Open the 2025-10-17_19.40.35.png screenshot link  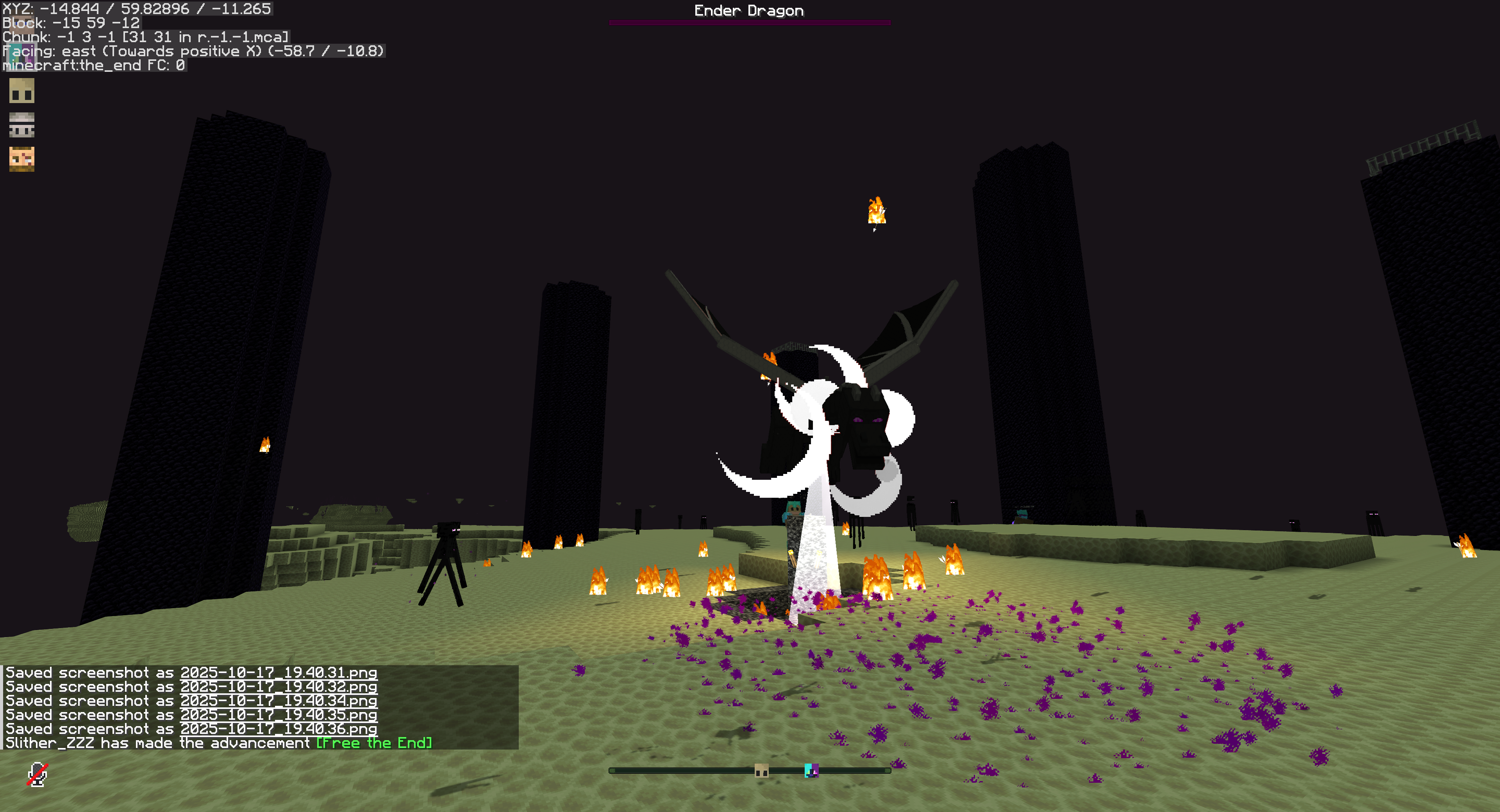279,715
